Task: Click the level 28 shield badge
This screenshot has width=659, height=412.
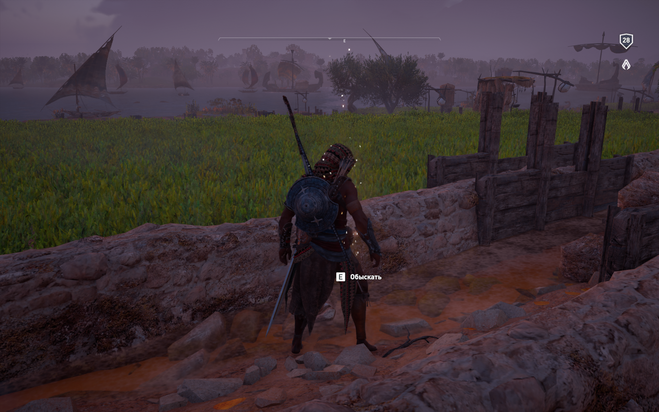Action: (626, 41)
